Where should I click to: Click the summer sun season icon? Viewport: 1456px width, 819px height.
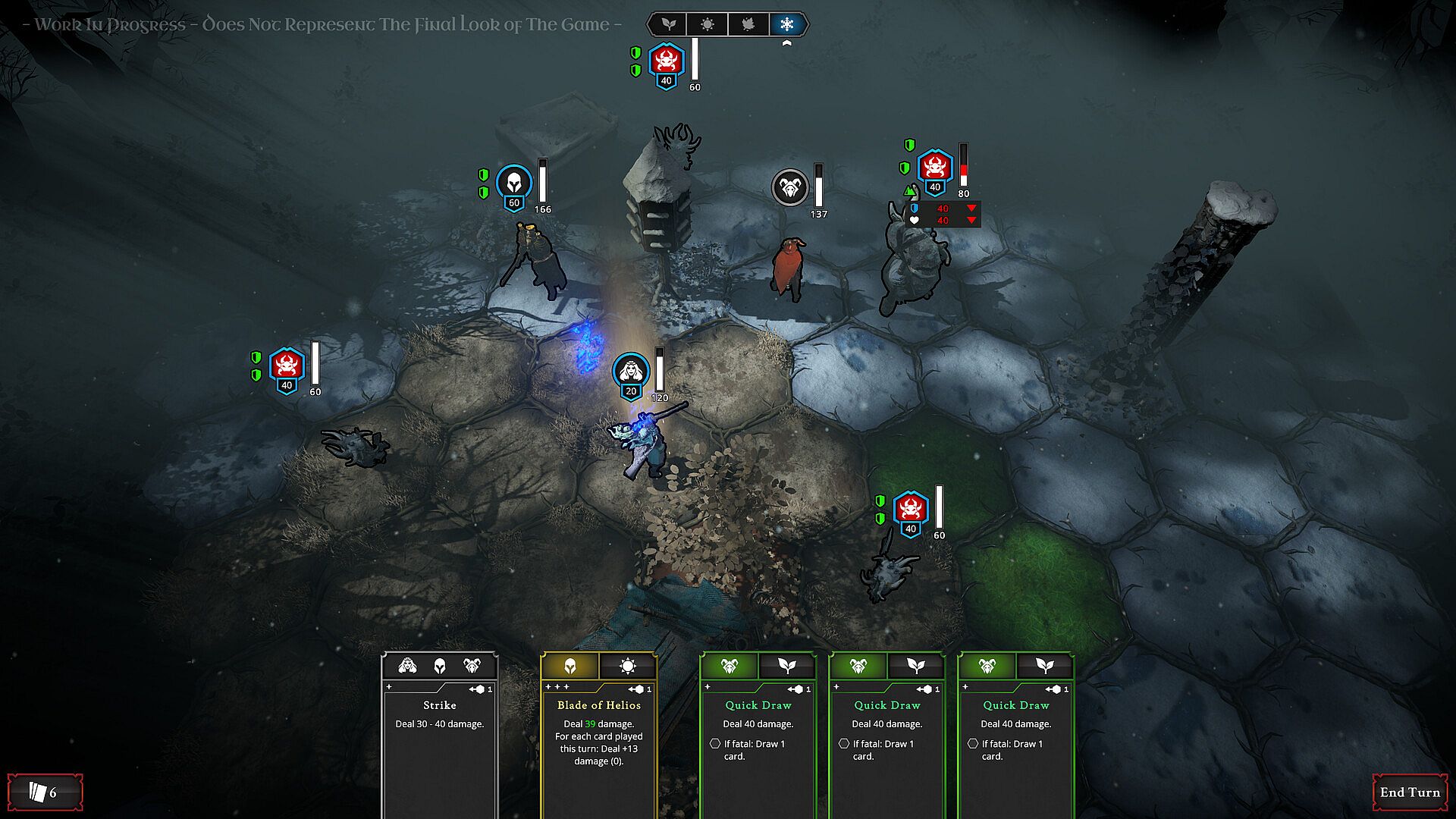[707, 24]
